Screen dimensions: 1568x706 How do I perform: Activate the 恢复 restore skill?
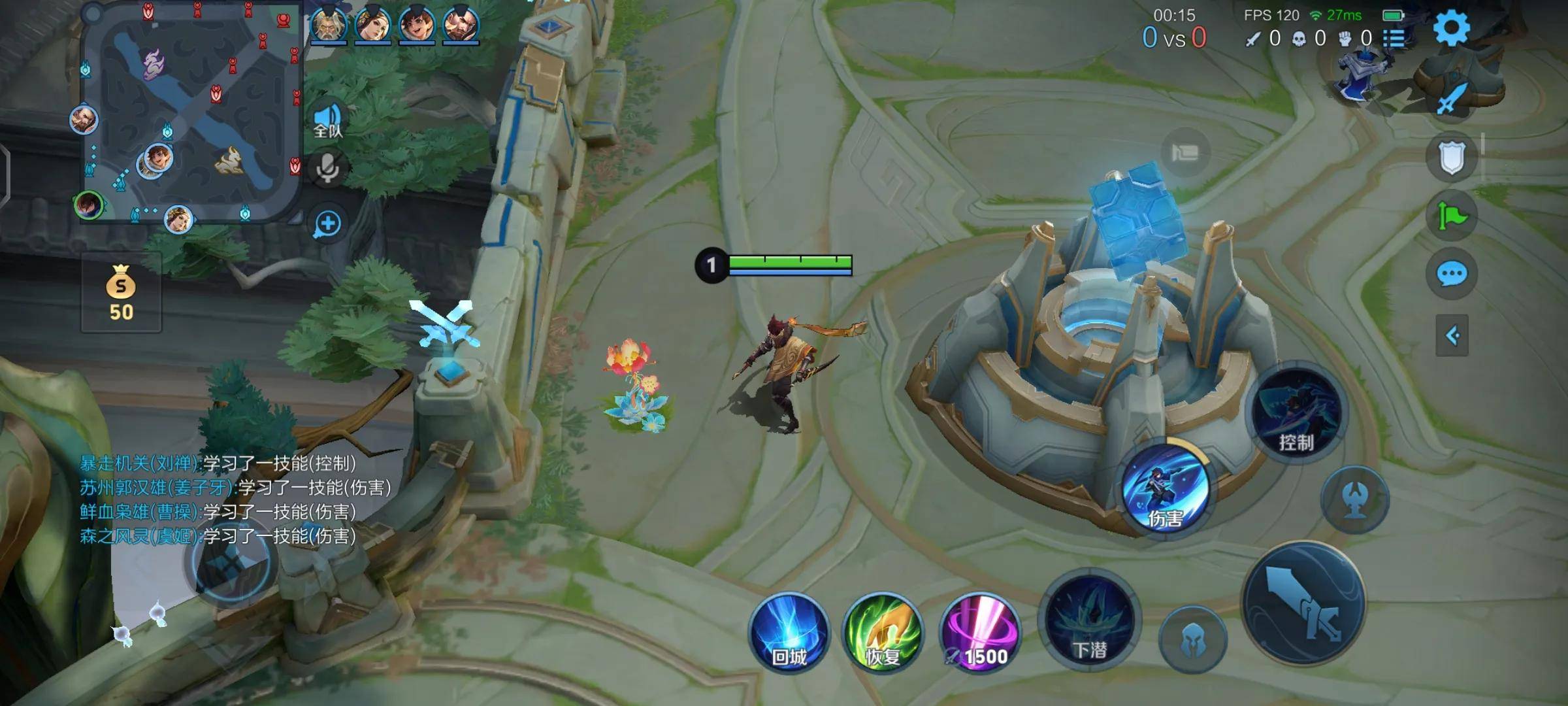[x=883, y=633]
